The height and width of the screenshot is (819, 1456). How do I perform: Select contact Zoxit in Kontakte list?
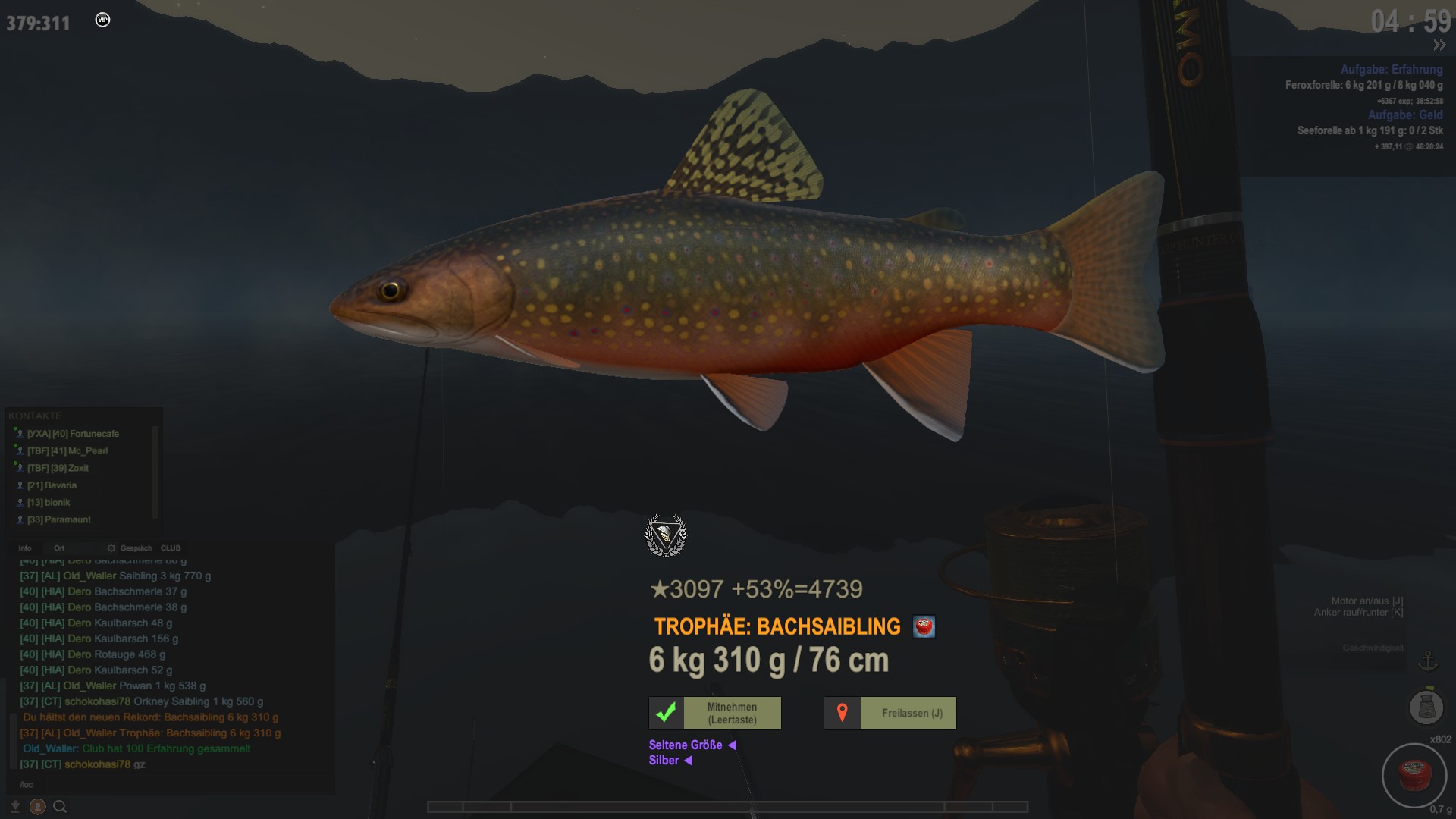[58, 468]
